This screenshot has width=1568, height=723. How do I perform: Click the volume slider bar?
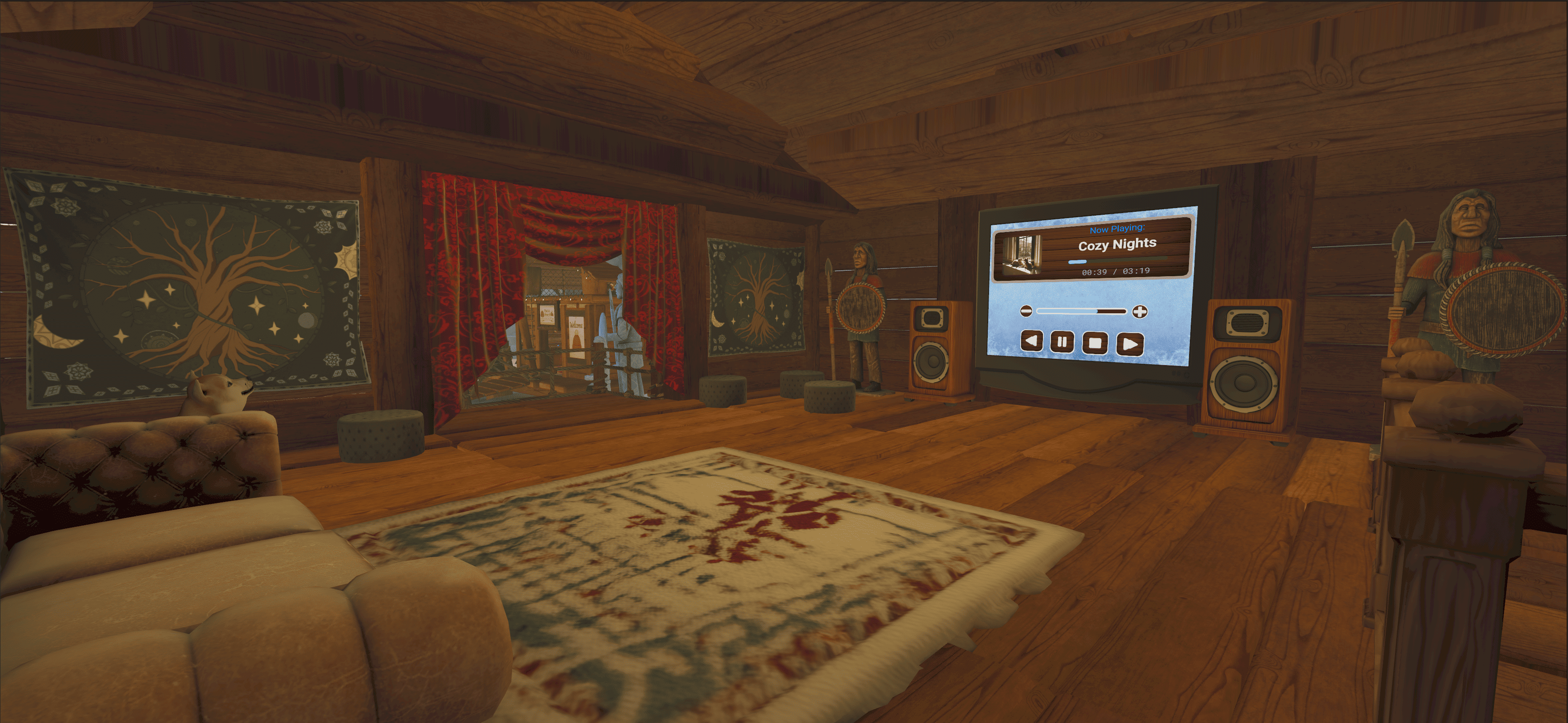[1082, 312]
